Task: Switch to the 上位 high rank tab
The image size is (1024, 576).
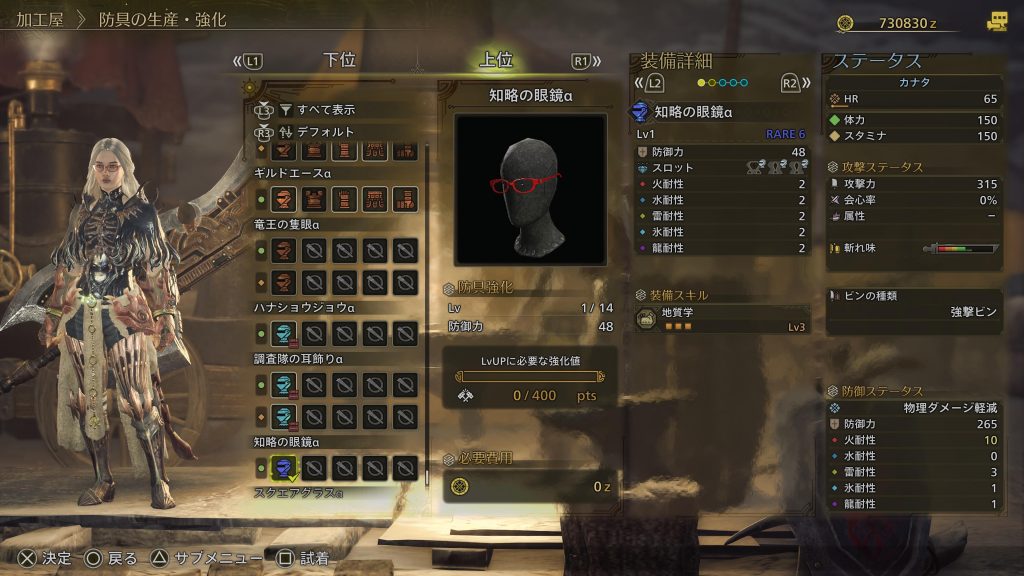Action: (496, 60)
